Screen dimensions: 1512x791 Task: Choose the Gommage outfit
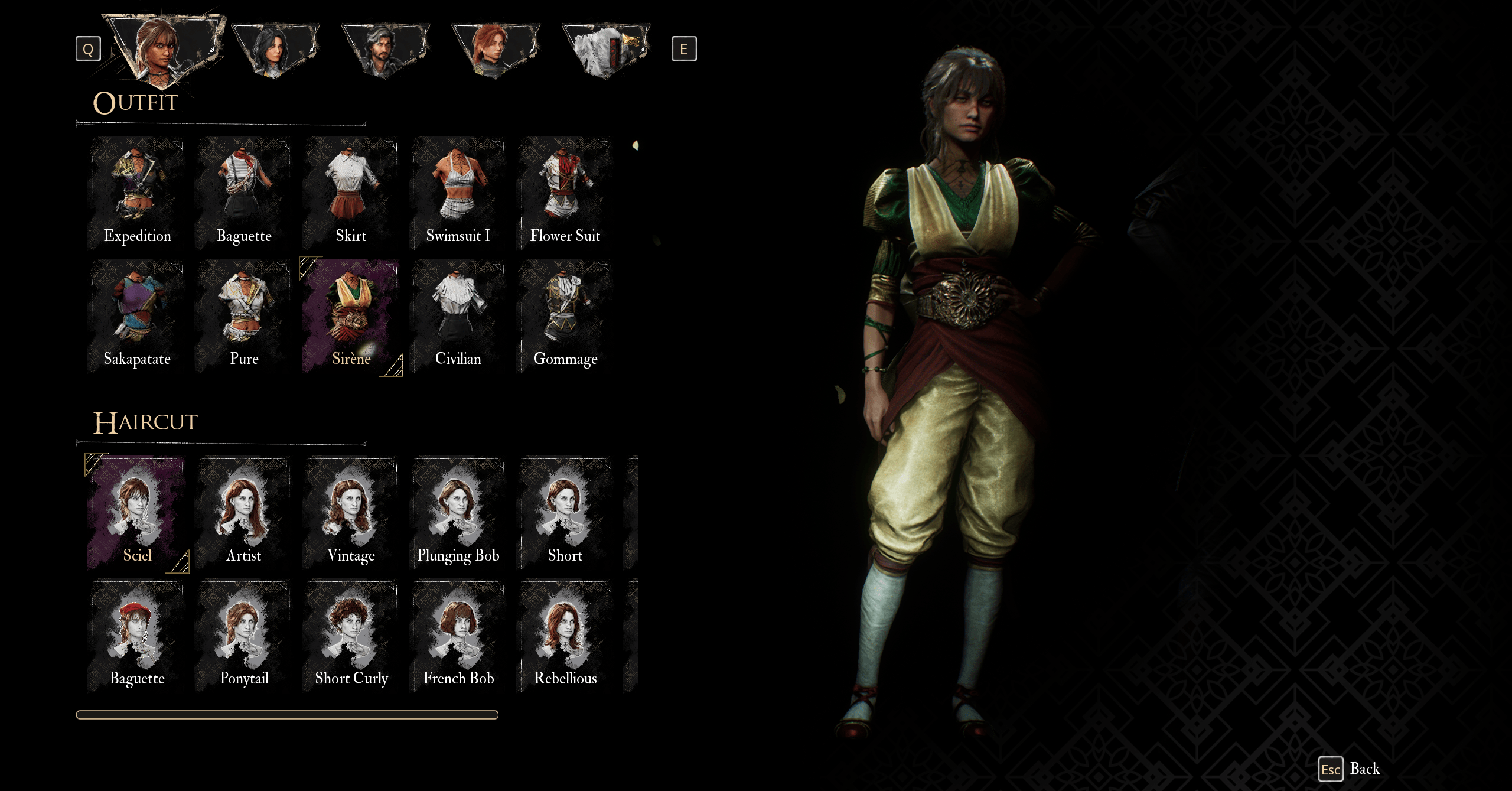[565, 316]
